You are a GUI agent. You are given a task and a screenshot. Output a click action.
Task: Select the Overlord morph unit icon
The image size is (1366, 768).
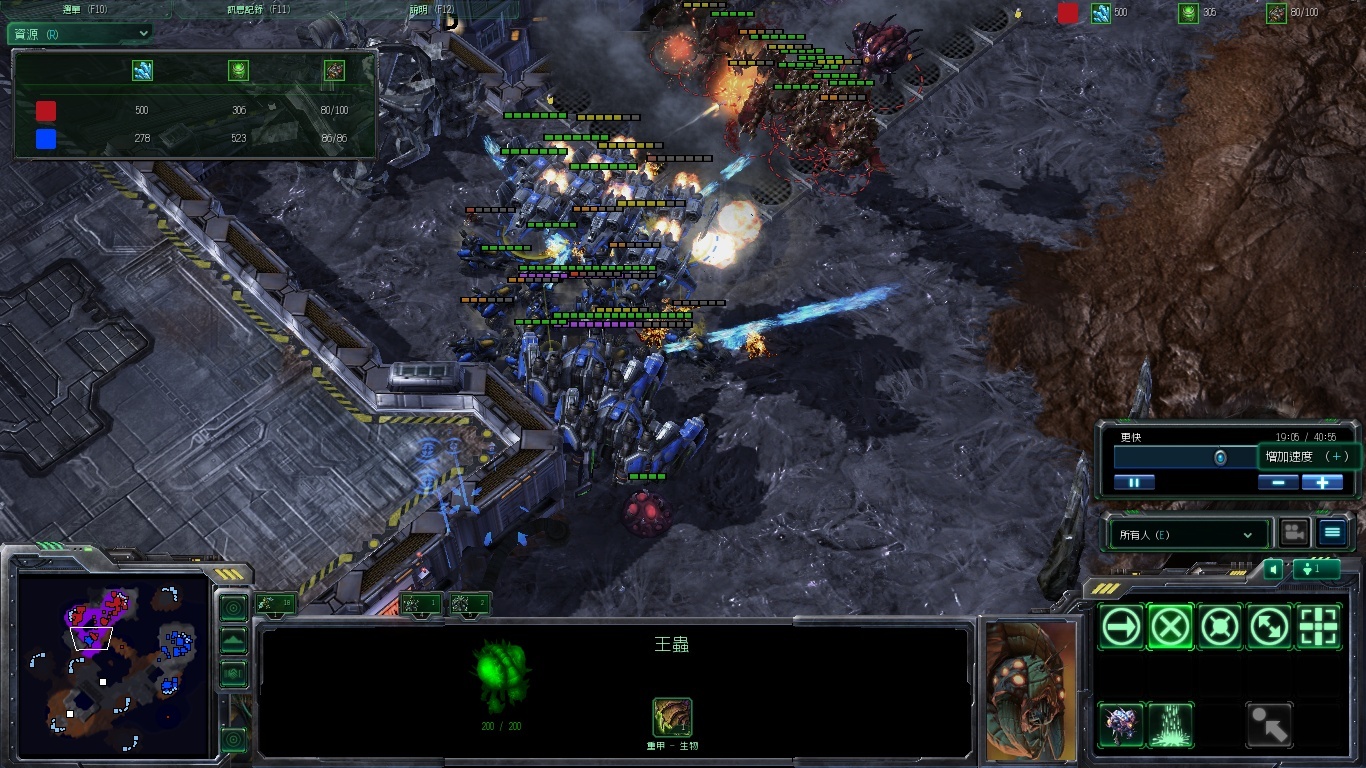click(1122, 724)
